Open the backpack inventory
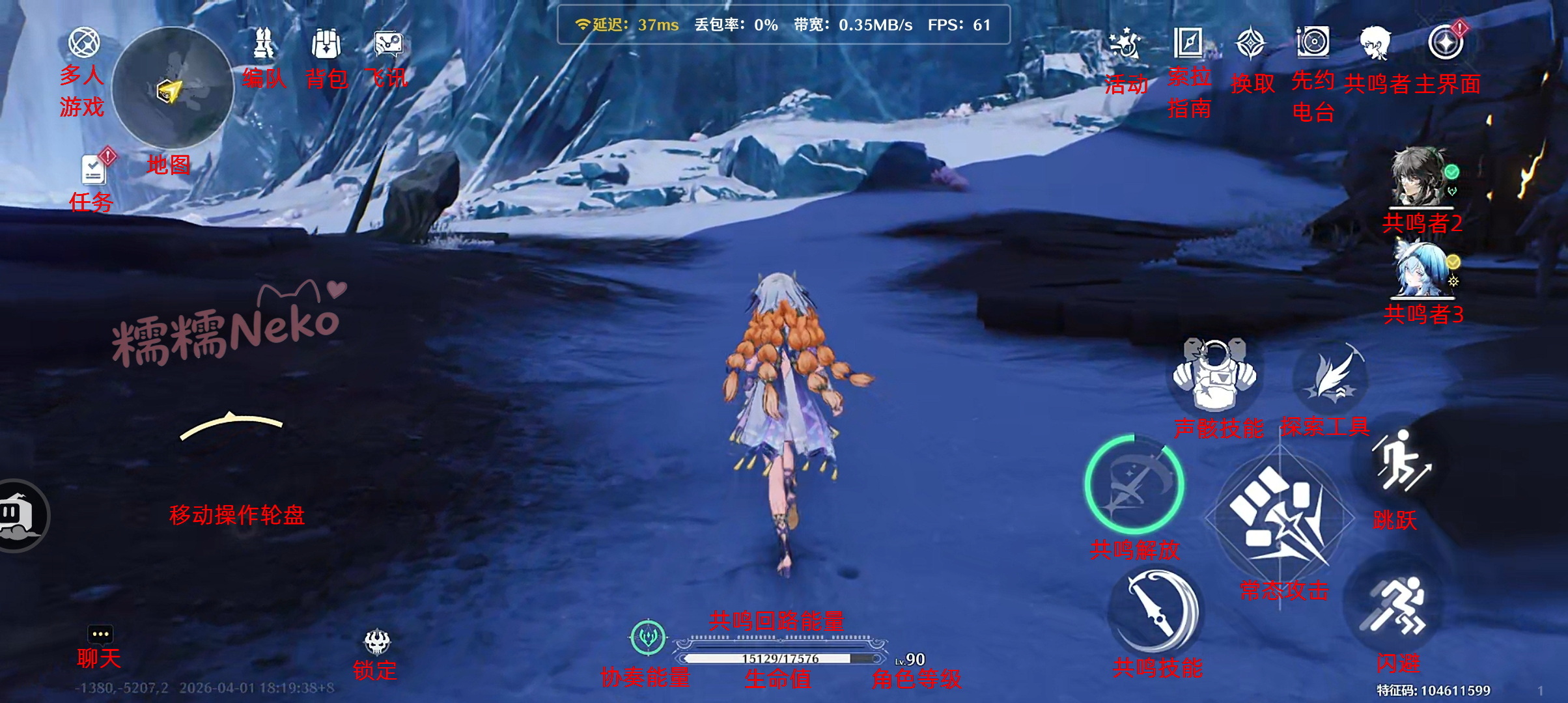Screen dimensions: 1568x703 tap(326, 44)
